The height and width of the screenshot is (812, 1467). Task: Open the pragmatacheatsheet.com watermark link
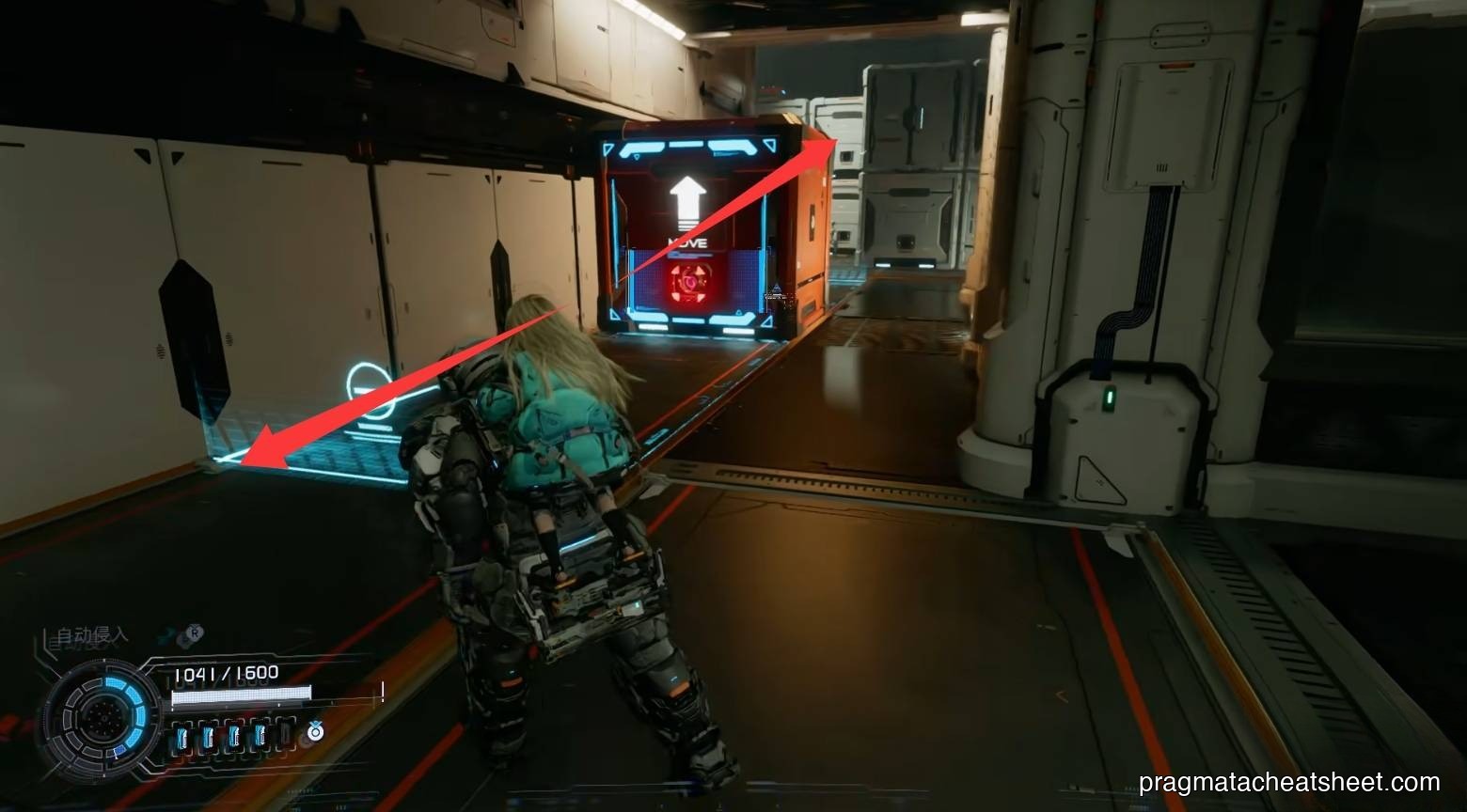tap(1288, 782)
